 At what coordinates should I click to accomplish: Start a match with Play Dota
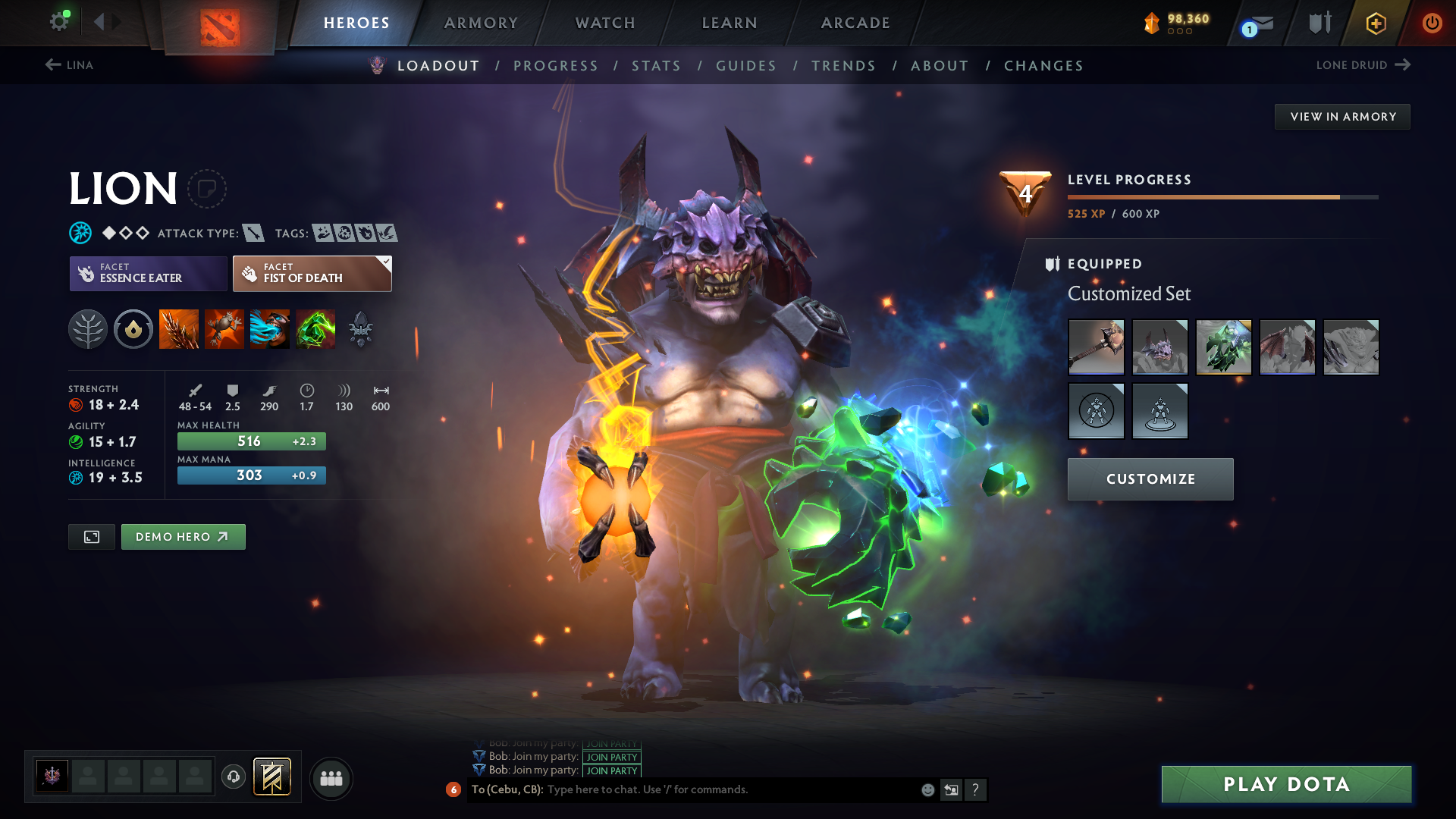pyautogui.click(x=1286, y=784)
